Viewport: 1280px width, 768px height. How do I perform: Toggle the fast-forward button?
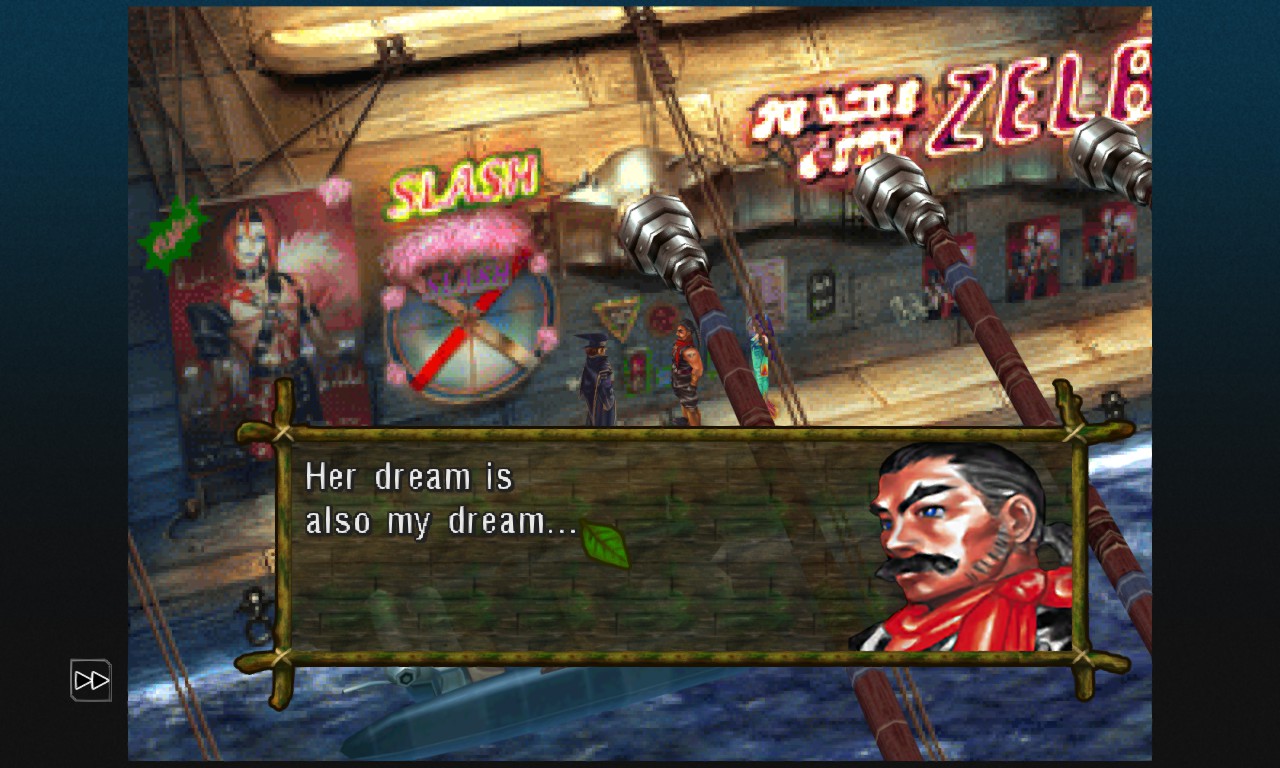(x=91, y=680)
